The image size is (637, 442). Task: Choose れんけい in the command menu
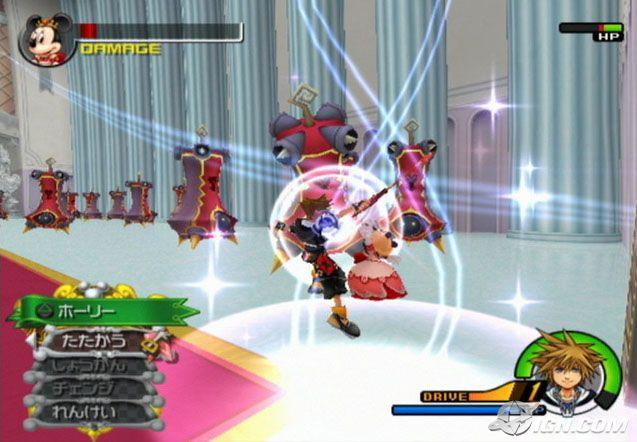click(88, 411)
